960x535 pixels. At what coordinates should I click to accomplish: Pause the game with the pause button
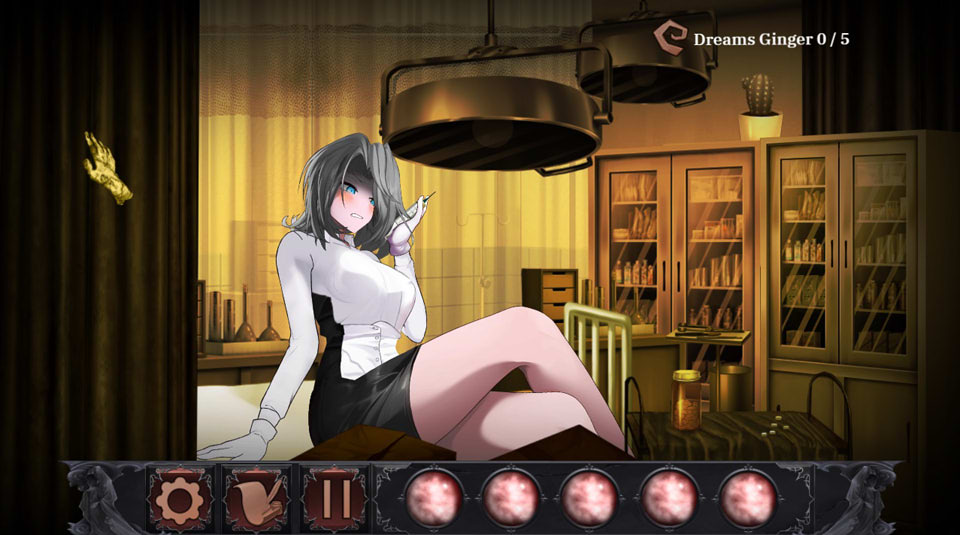(x=336, y=497)
